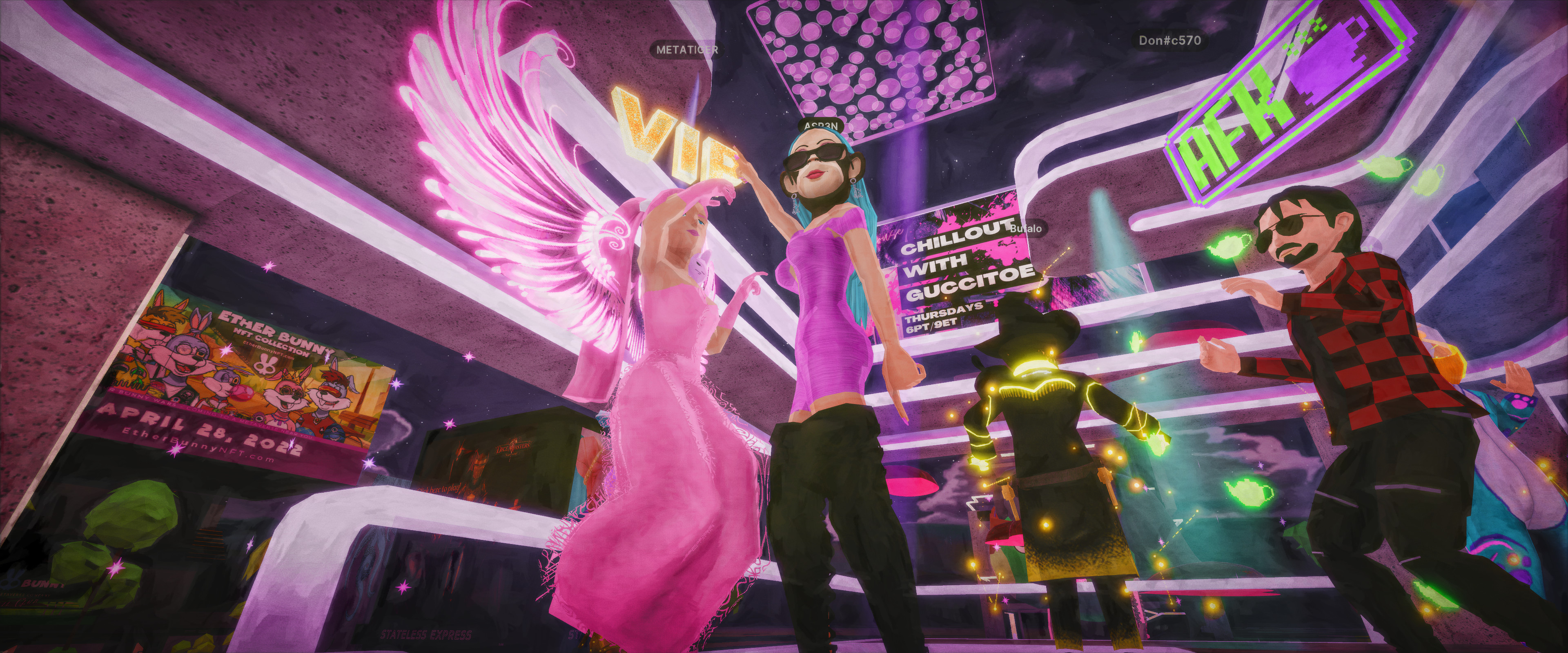Select the METATIGER player name tag
The image size is (1568, 653).
(686, 49)
